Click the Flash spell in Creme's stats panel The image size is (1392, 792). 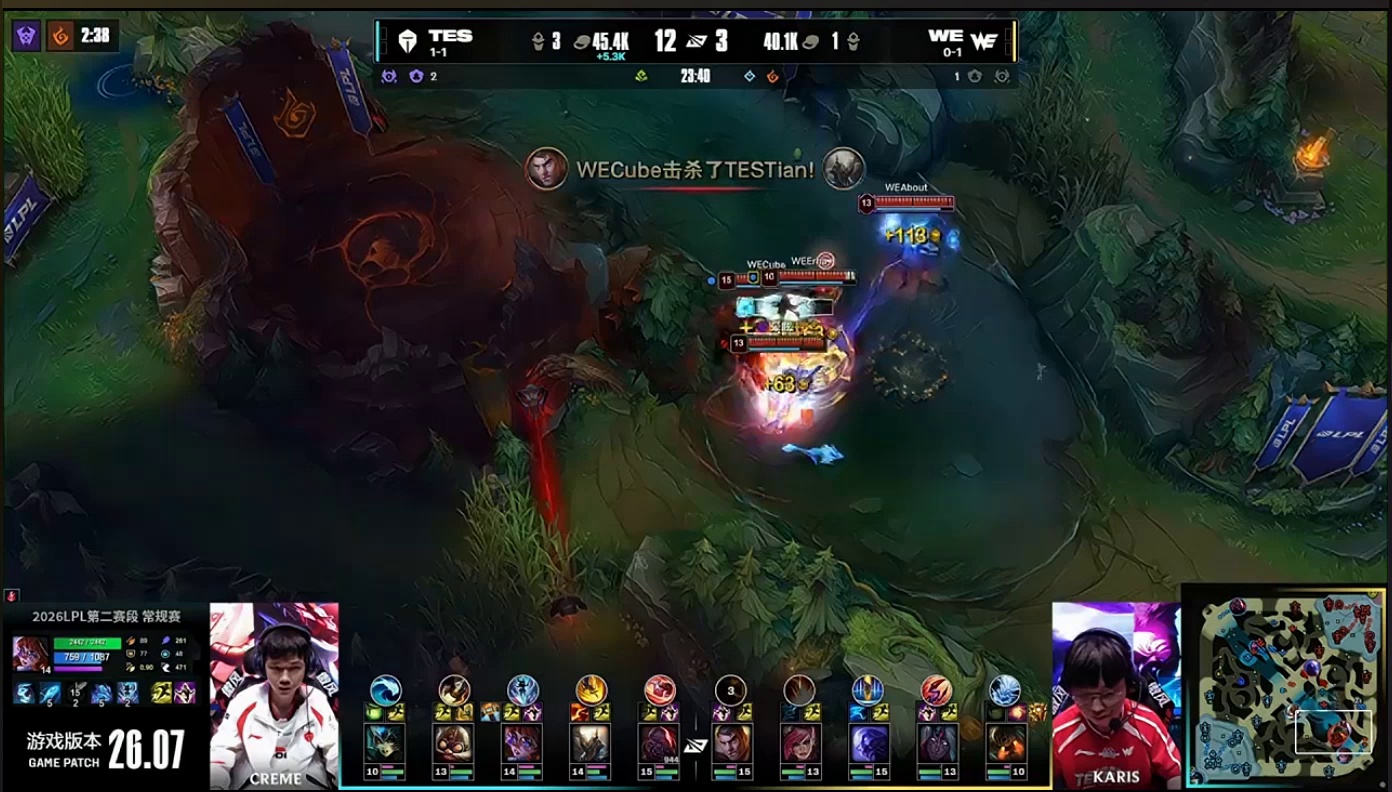(161, 692)
